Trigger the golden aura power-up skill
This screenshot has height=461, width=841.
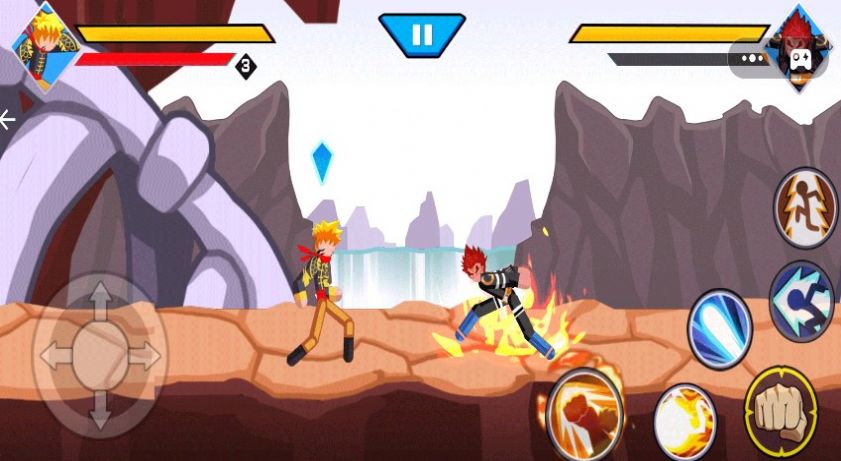coord(806,208)
